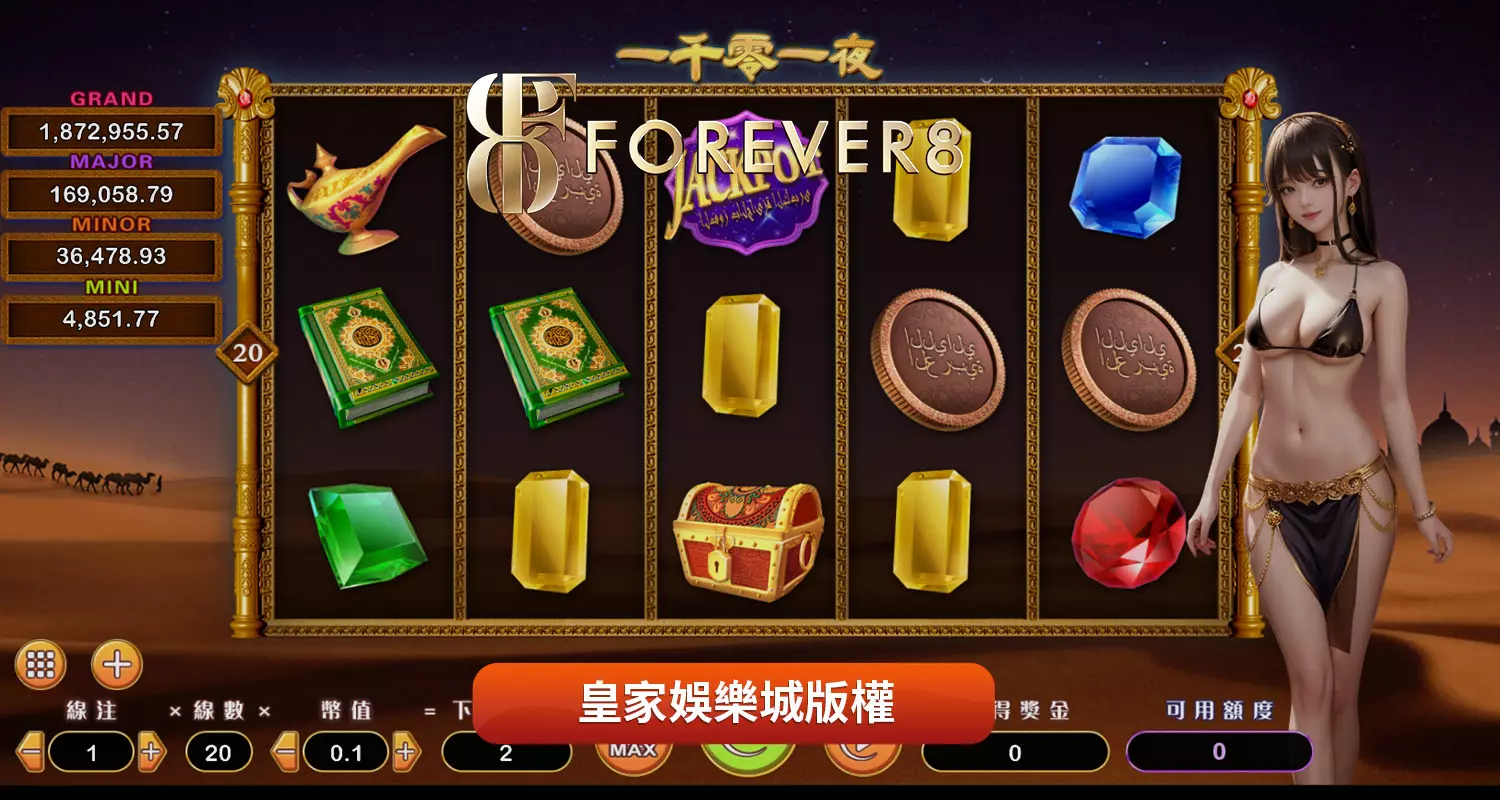Click the 得獎金 winnings display showing 0
The width and height of the screenshot is (1500, 800).
pyautogui.click(x=1013, y=752)
